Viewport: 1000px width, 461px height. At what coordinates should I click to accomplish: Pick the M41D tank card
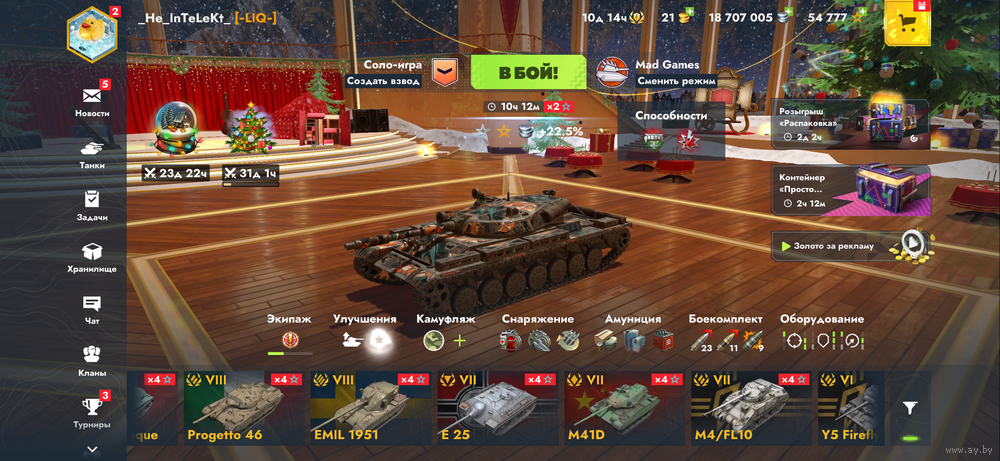(x=624, y=408)
